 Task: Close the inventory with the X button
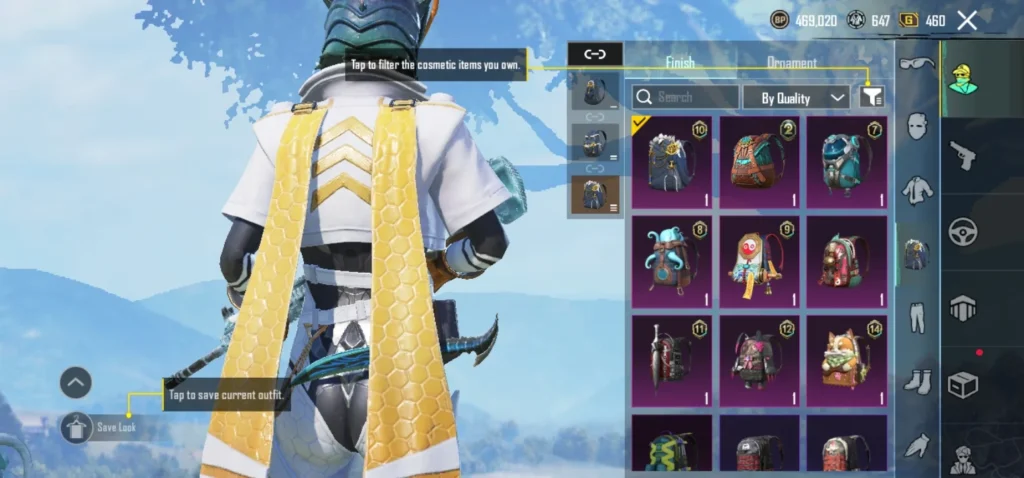point(967,20)
